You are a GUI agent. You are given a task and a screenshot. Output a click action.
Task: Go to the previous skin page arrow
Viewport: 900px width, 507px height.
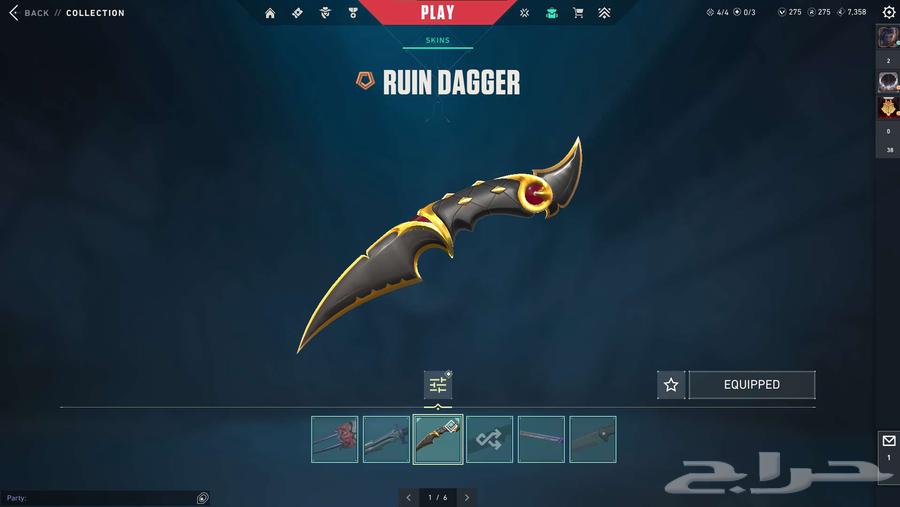point(408,497)
